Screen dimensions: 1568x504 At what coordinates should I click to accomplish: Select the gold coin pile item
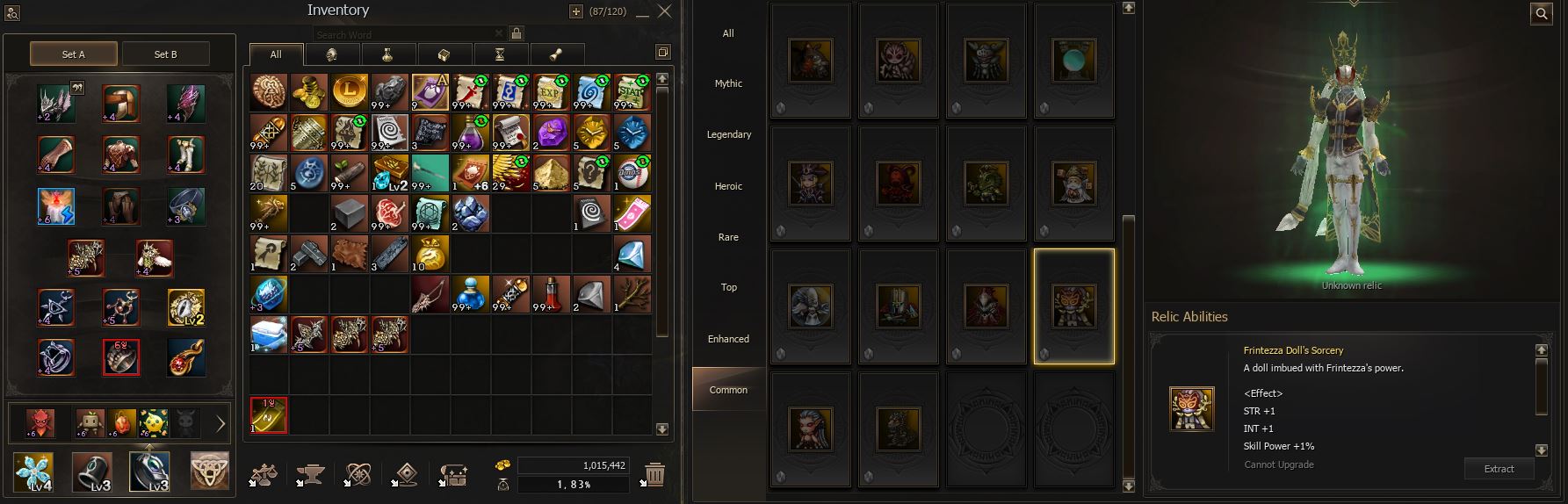coord(308,91)
